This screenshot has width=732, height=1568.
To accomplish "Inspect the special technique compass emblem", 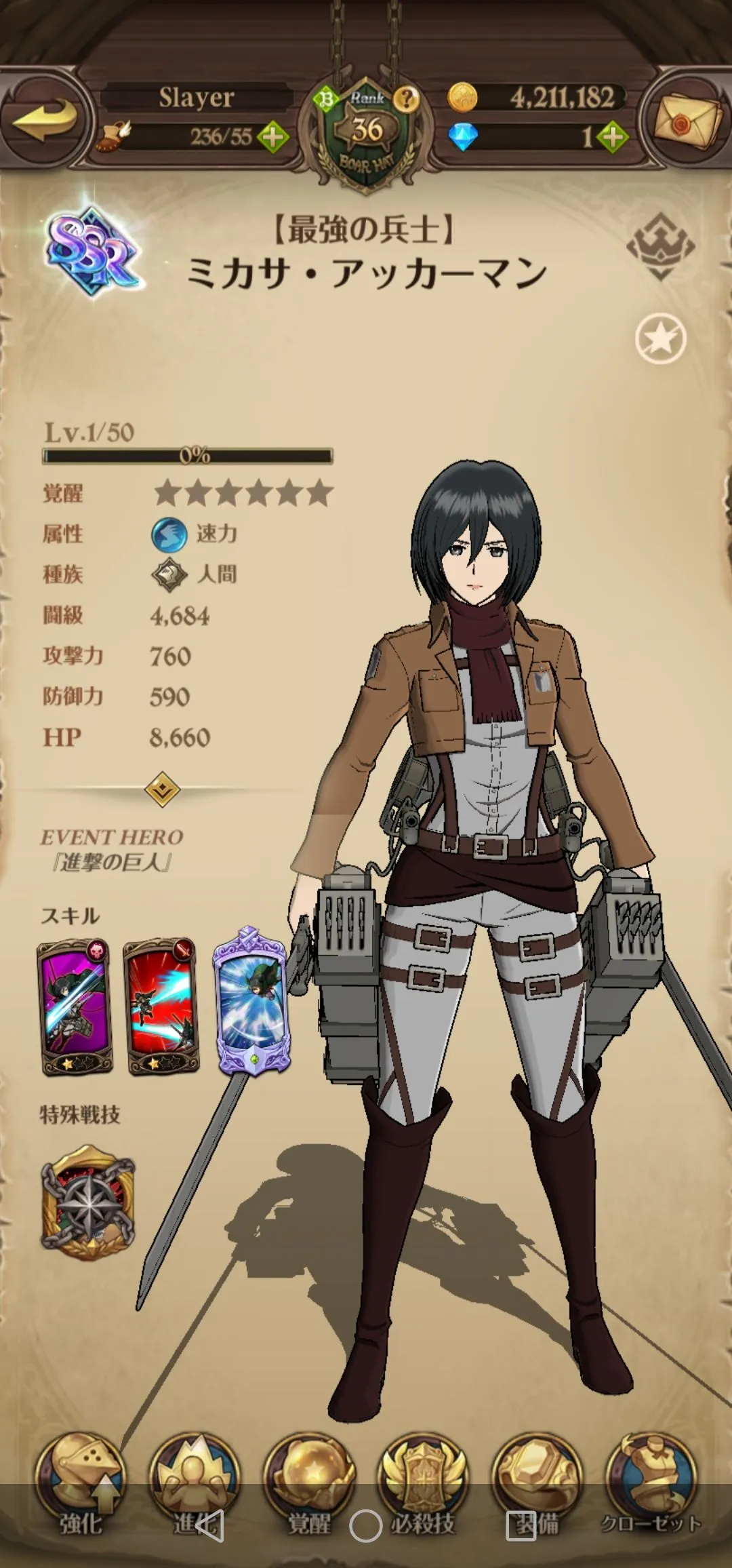I will tap(88, 1202).
